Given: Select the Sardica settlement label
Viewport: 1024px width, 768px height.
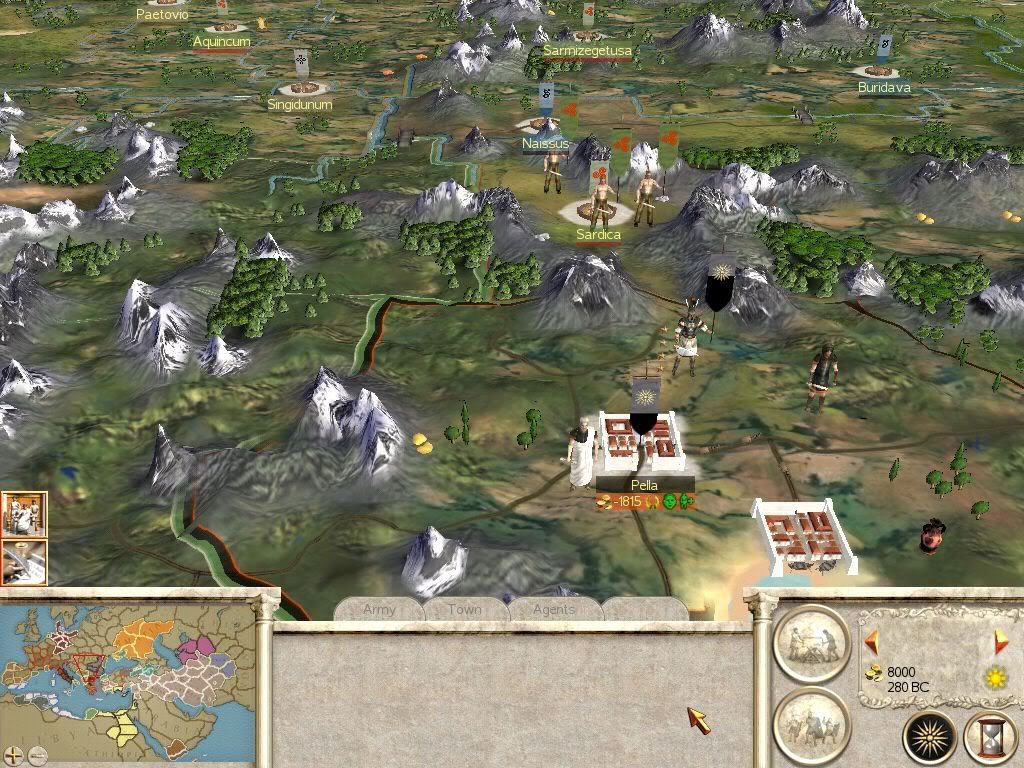Looking at the screenshot, I should [x=598, y=235].
